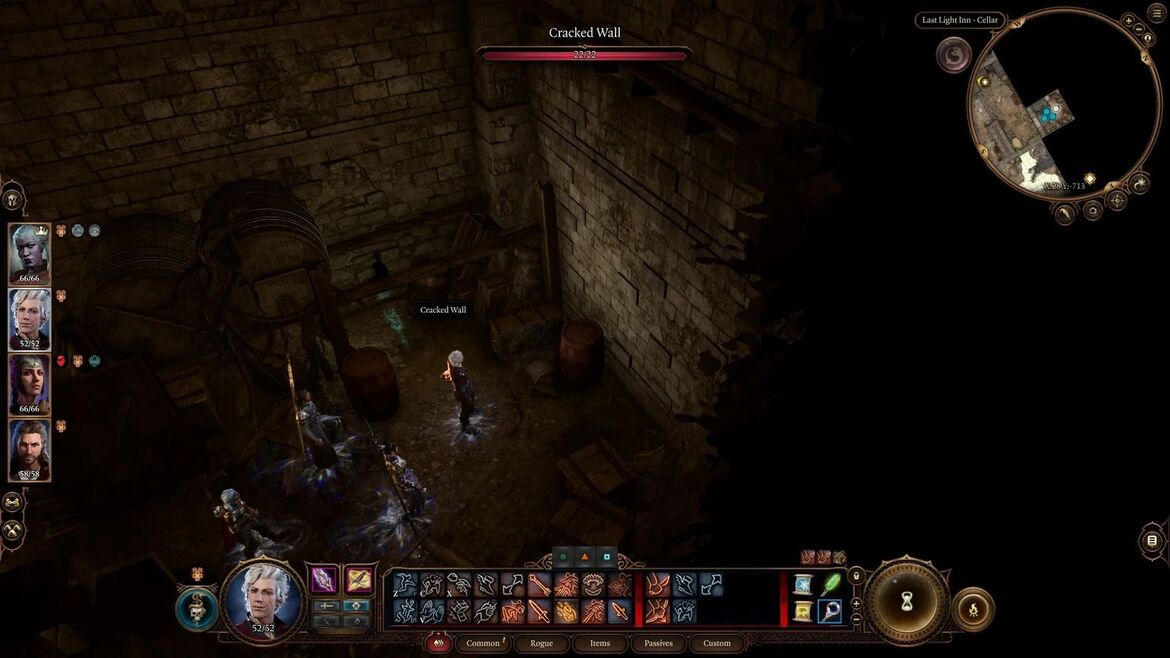Switch to the Common hotbar tab
The image size is (1170, 658).
[483, 643]
